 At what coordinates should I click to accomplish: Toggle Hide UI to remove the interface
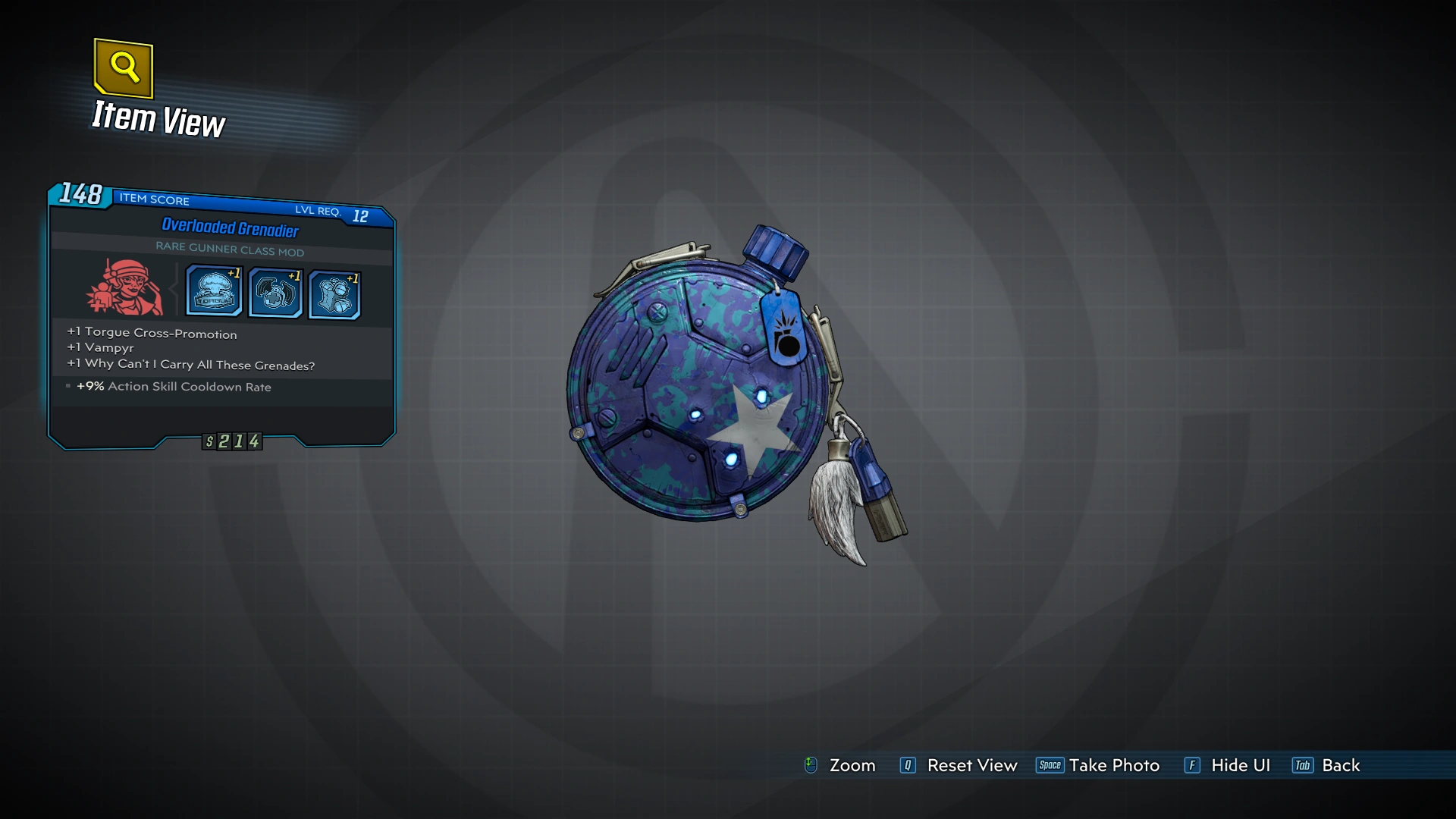pyautogui.click(x=1240, y=765)
